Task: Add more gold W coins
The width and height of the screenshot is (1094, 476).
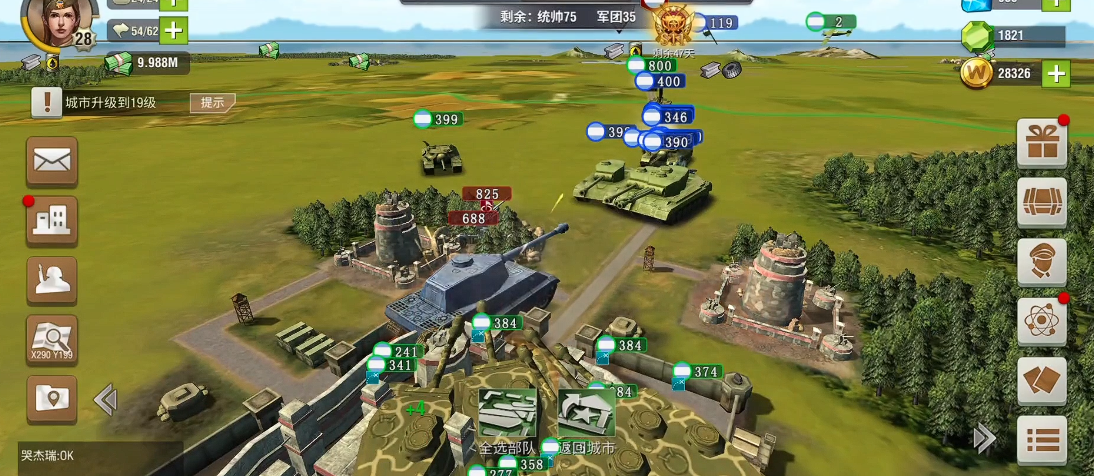Action: click(x=1056, y=73)
